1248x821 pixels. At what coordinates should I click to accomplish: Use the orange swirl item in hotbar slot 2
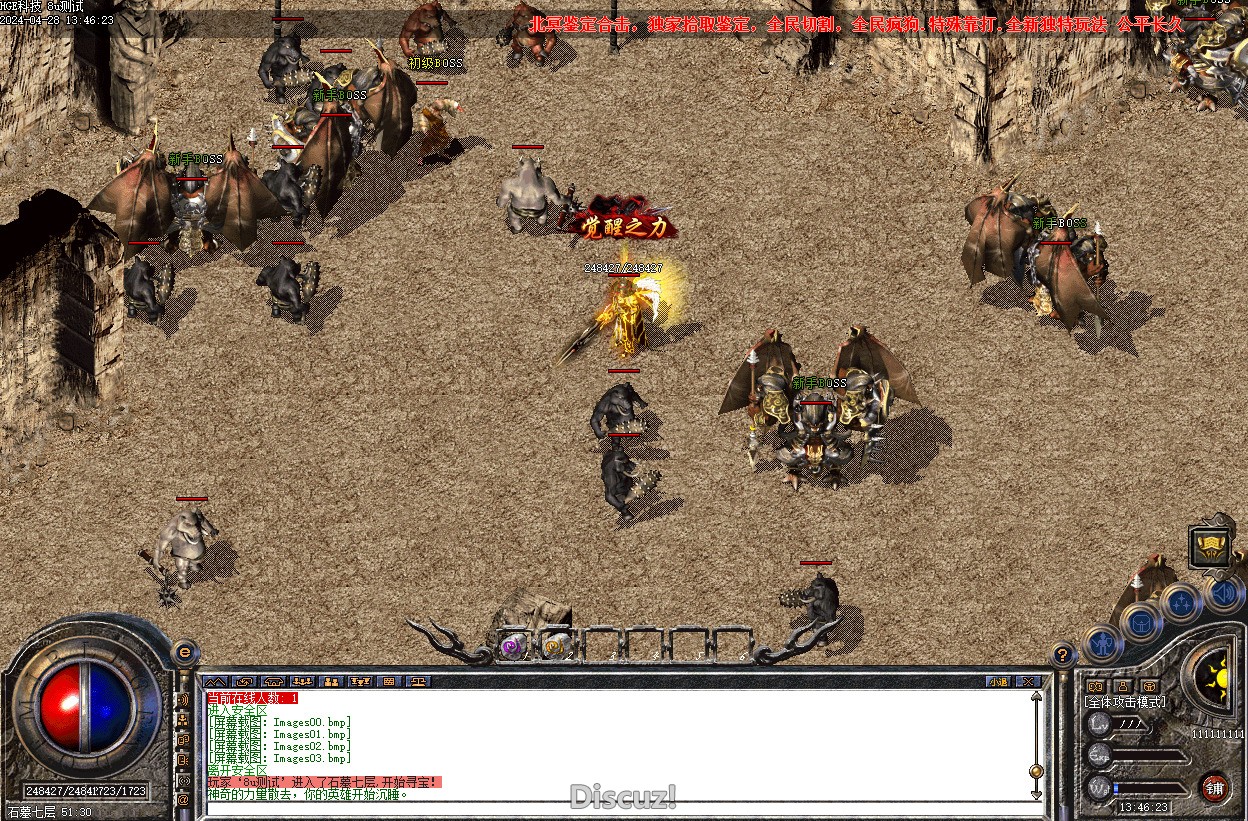556,648
